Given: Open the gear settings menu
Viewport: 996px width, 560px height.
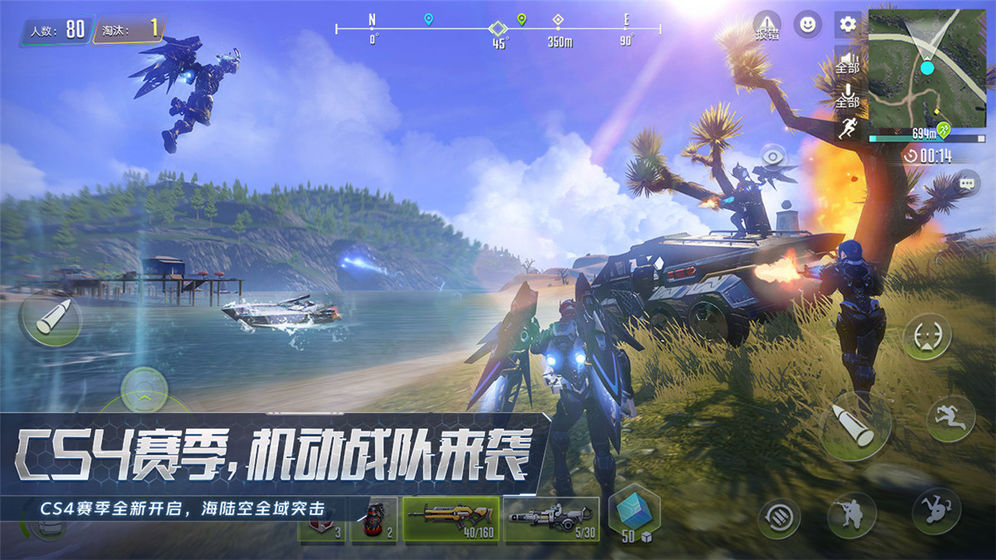Looking at the screenshot, I should [x=847, y=24].
